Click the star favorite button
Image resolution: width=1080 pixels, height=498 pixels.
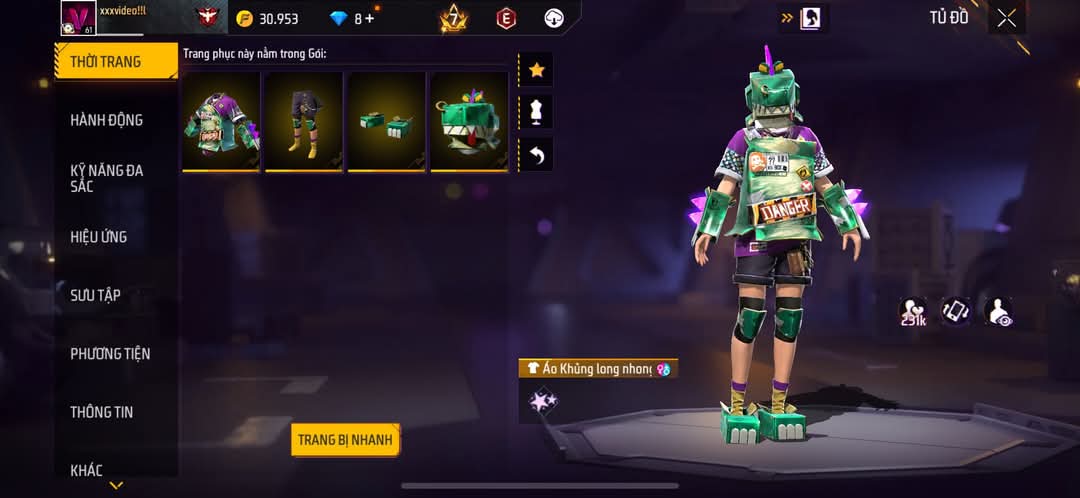point(536,70)
